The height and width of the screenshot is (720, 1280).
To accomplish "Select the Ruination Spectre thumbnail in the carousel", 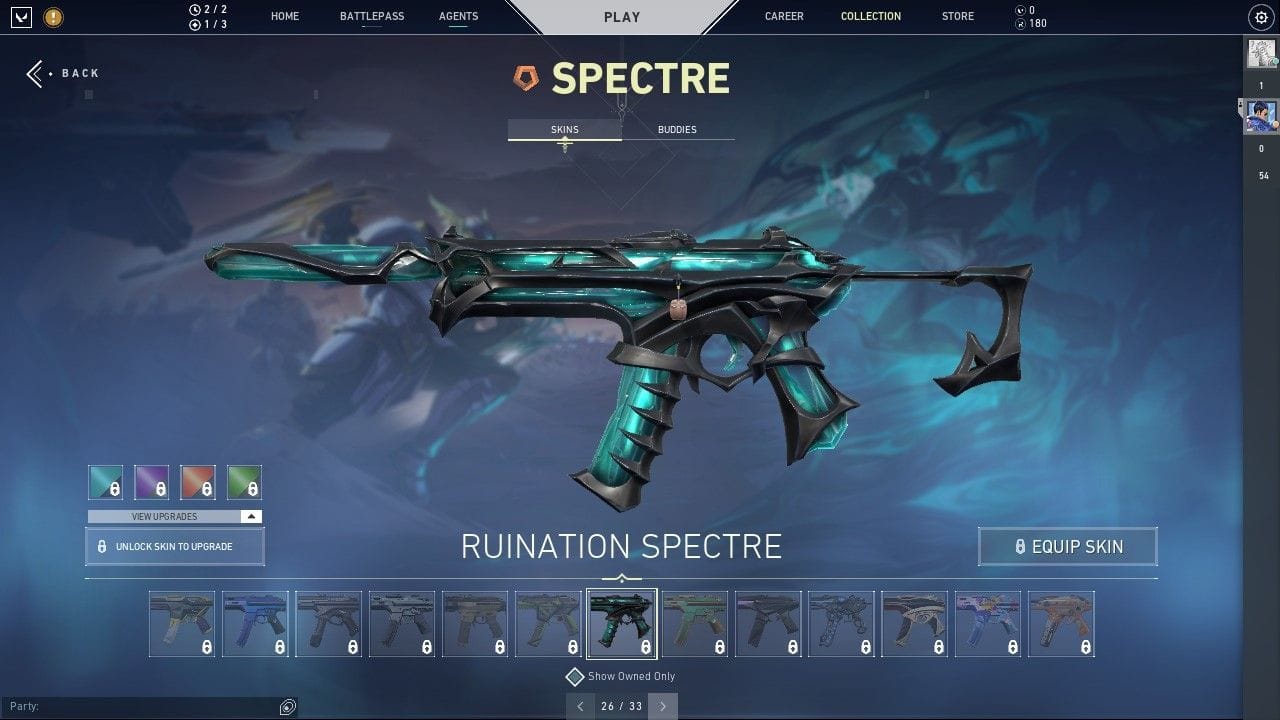I will tap(622, 622).
